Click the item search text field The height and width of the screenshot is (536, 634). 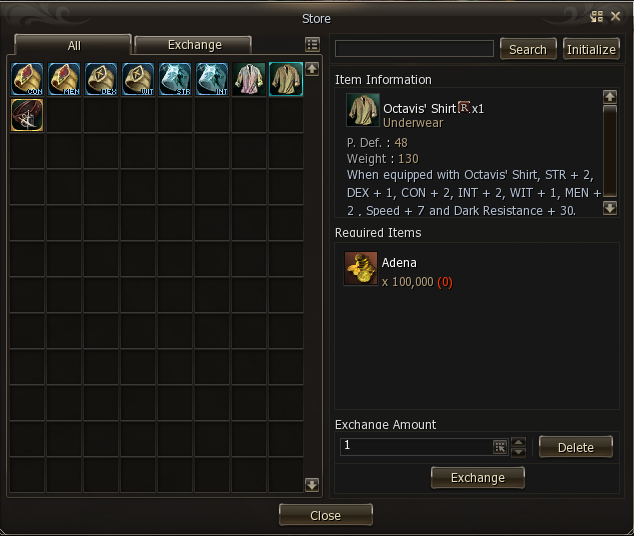click(x=414, y=49)
